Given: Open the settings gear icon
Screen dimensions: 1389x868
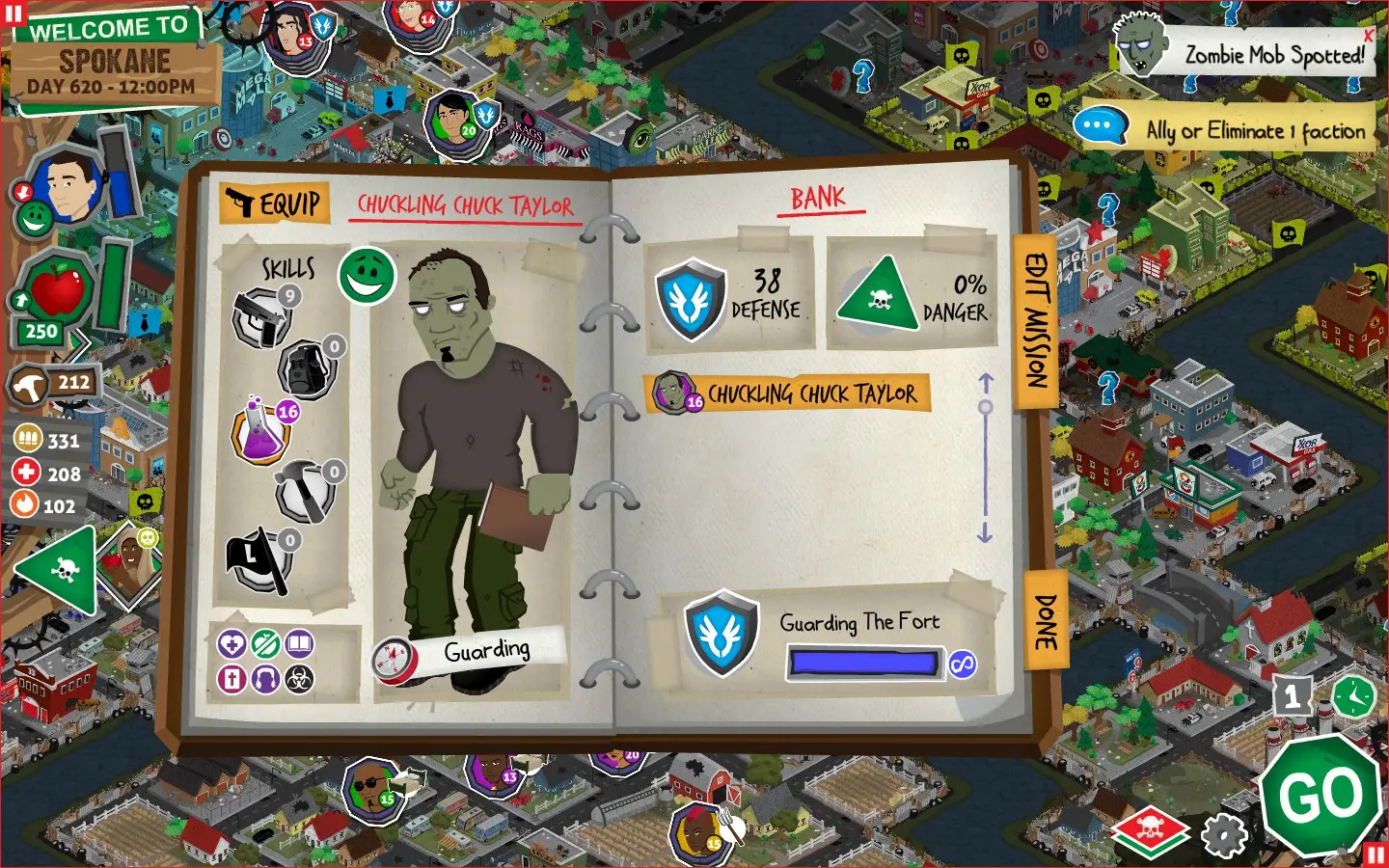Looking at the screenshot, I should (x=1224, y=834).
